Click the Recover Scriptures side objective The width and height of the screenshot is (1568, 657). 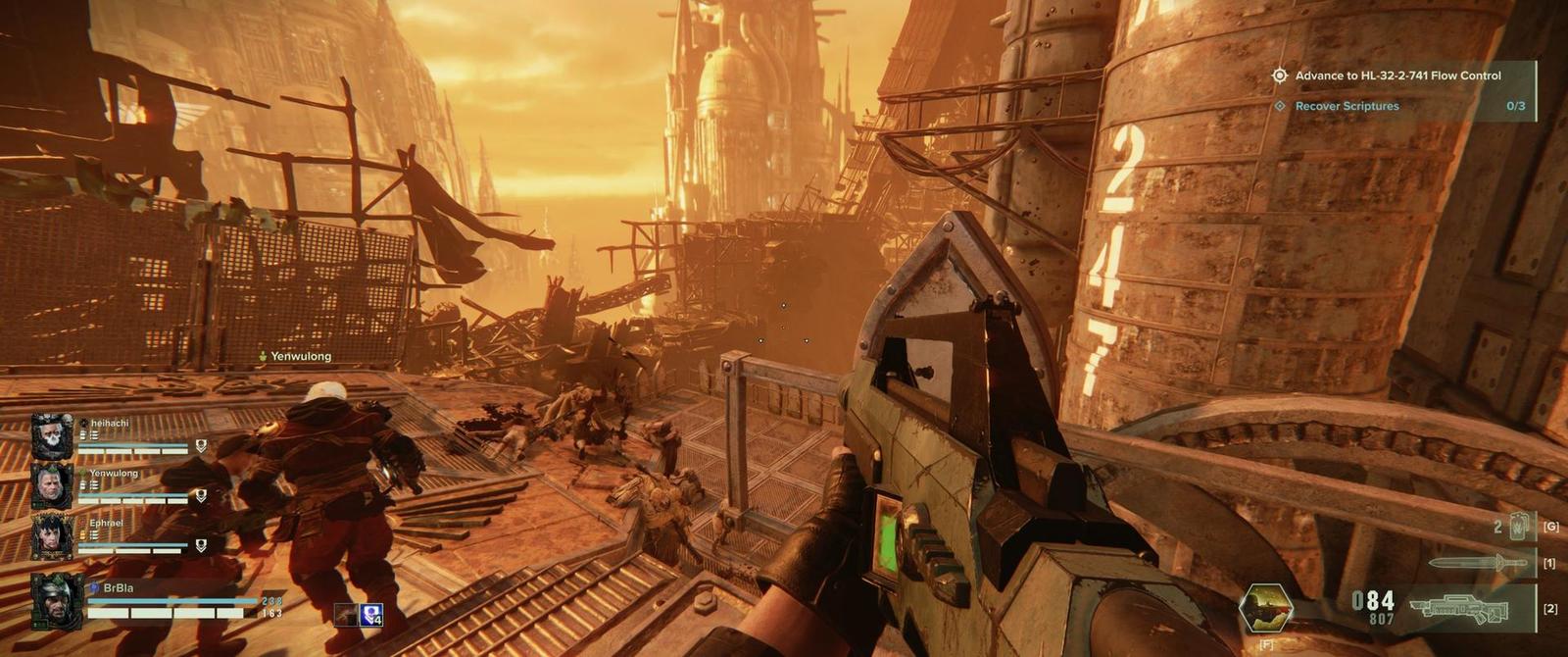click(x=1347, y=106)
